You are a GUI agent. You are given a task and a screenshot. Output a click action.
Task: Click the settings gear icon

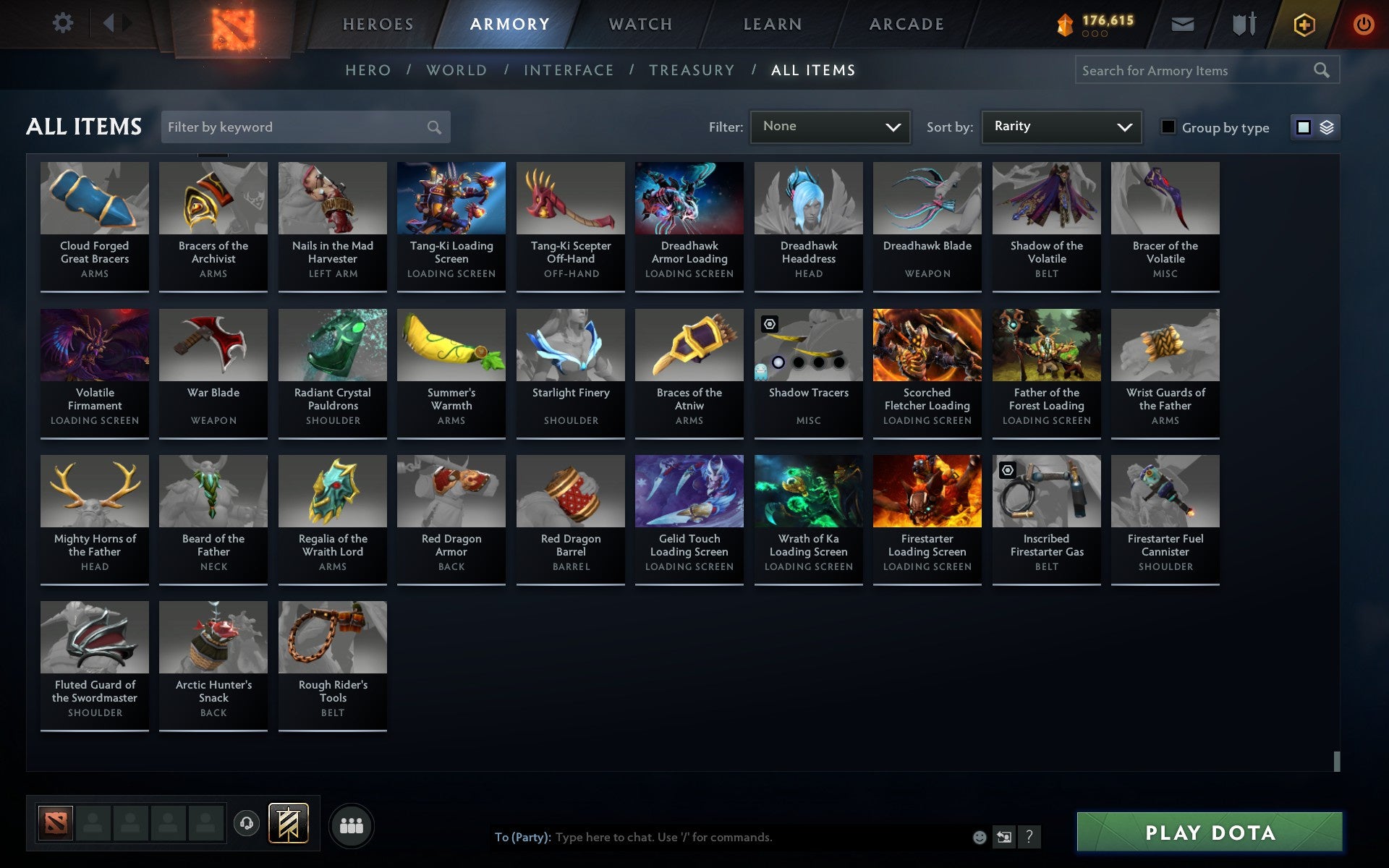pyautogui.click(x=64, y=23)
